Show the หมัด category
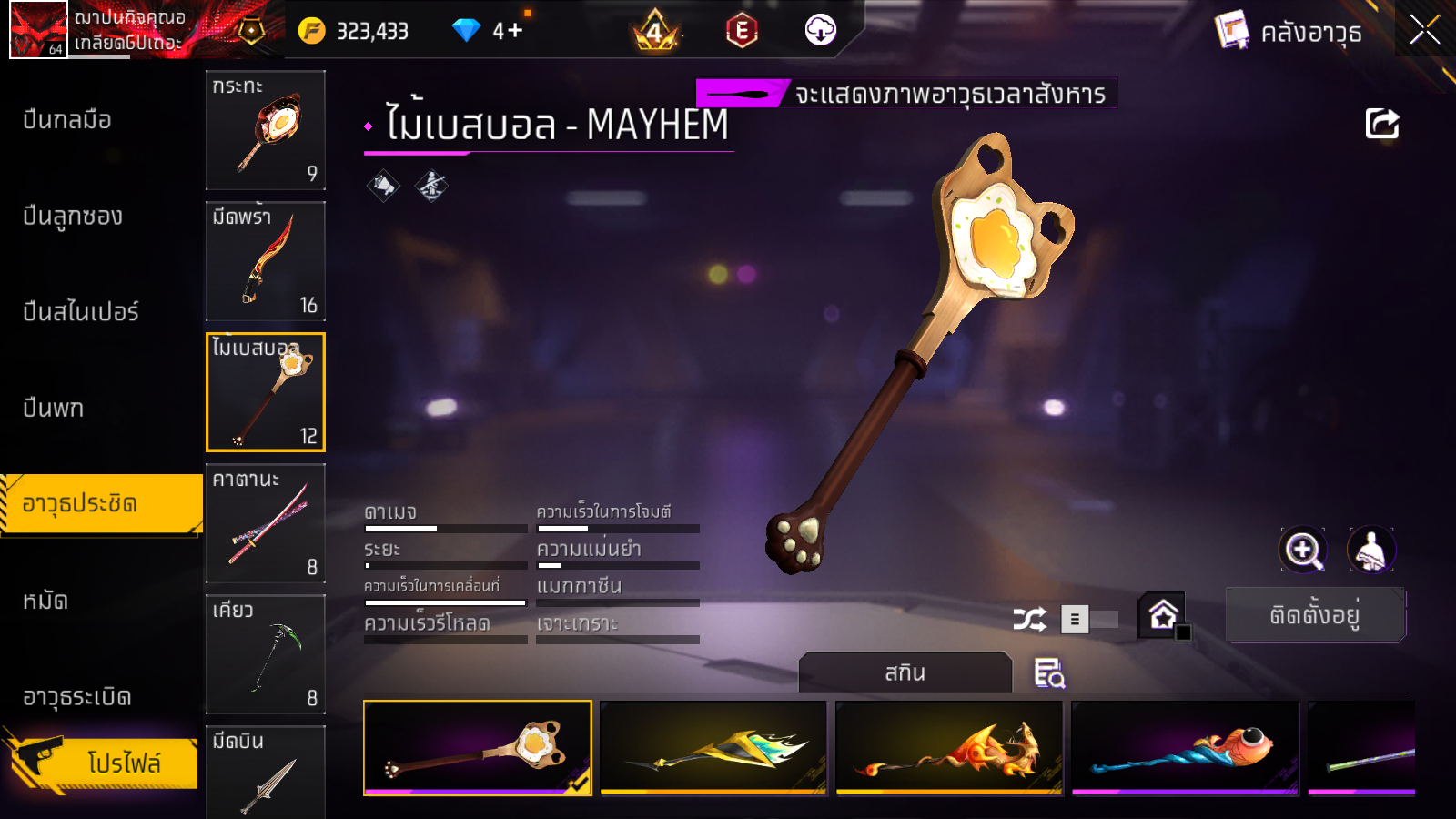Viewport: 1456px width, 819px height. (x=45, y=601)
